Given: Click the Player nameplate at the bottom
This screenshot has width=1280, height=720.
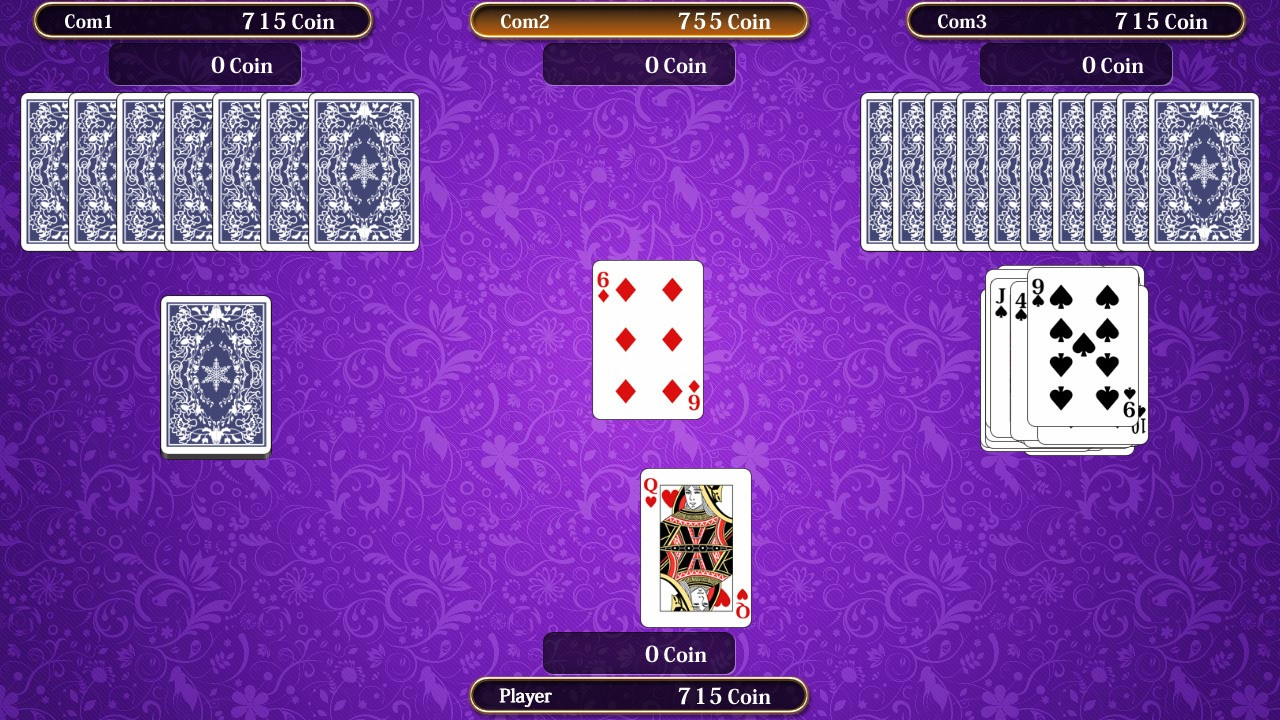Looking at the screenshot, I should click(639, 695).
